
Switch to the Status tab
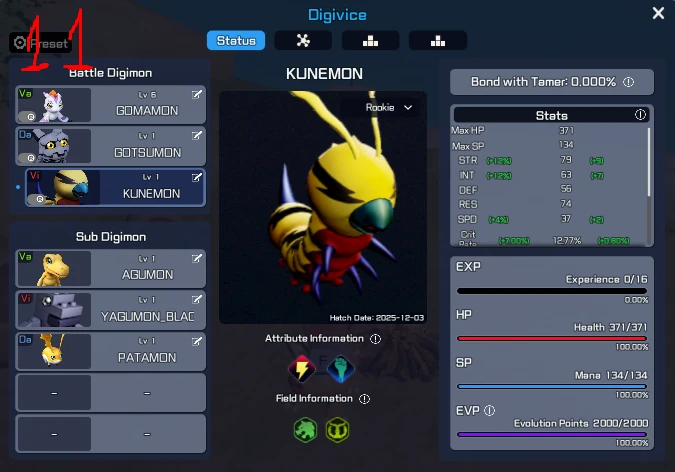[x=236, y=41]
